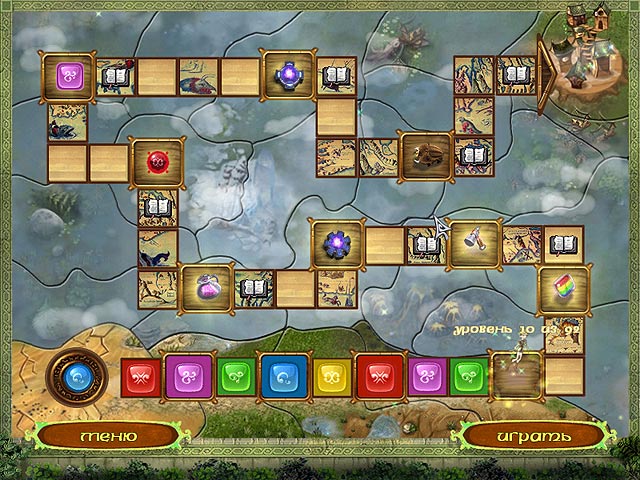Screen dimensions: 640x480
Task: Open the меню button
Action: pyautogui.click(x=99, y=436)
